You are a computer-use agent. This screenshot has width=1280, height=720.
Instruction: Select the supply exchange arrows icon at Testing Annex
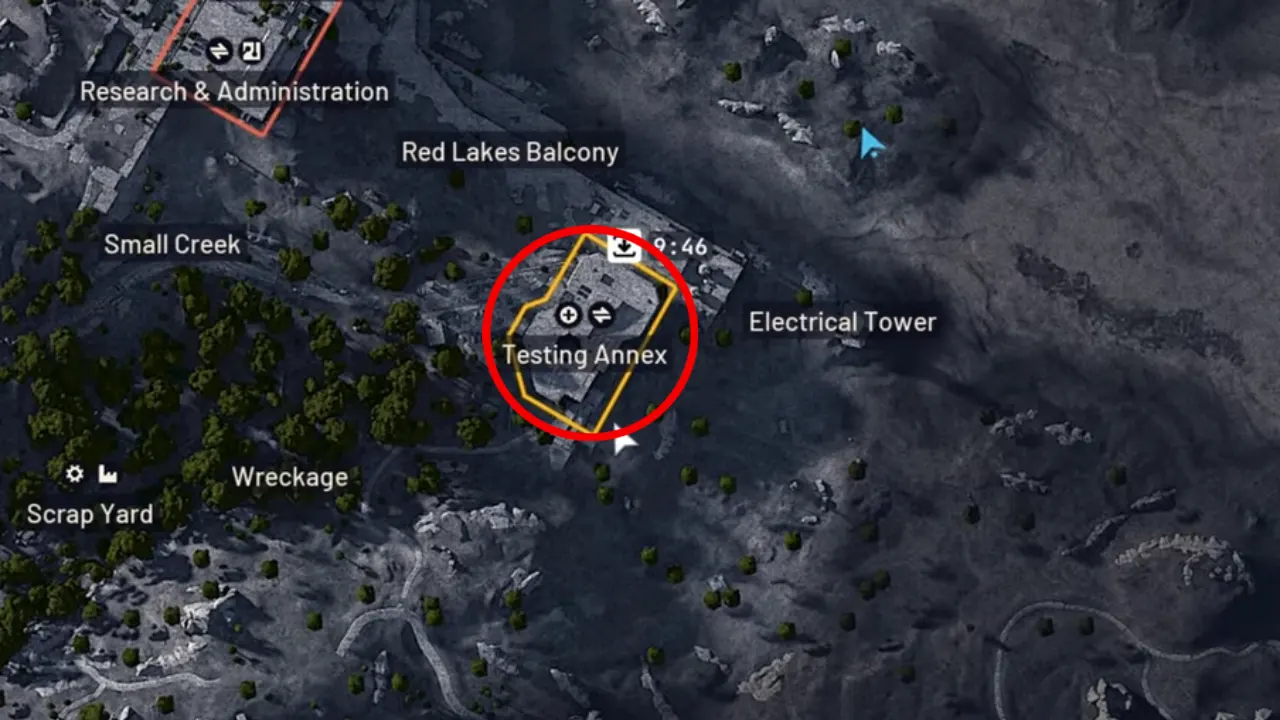click(x=601, y=315)
